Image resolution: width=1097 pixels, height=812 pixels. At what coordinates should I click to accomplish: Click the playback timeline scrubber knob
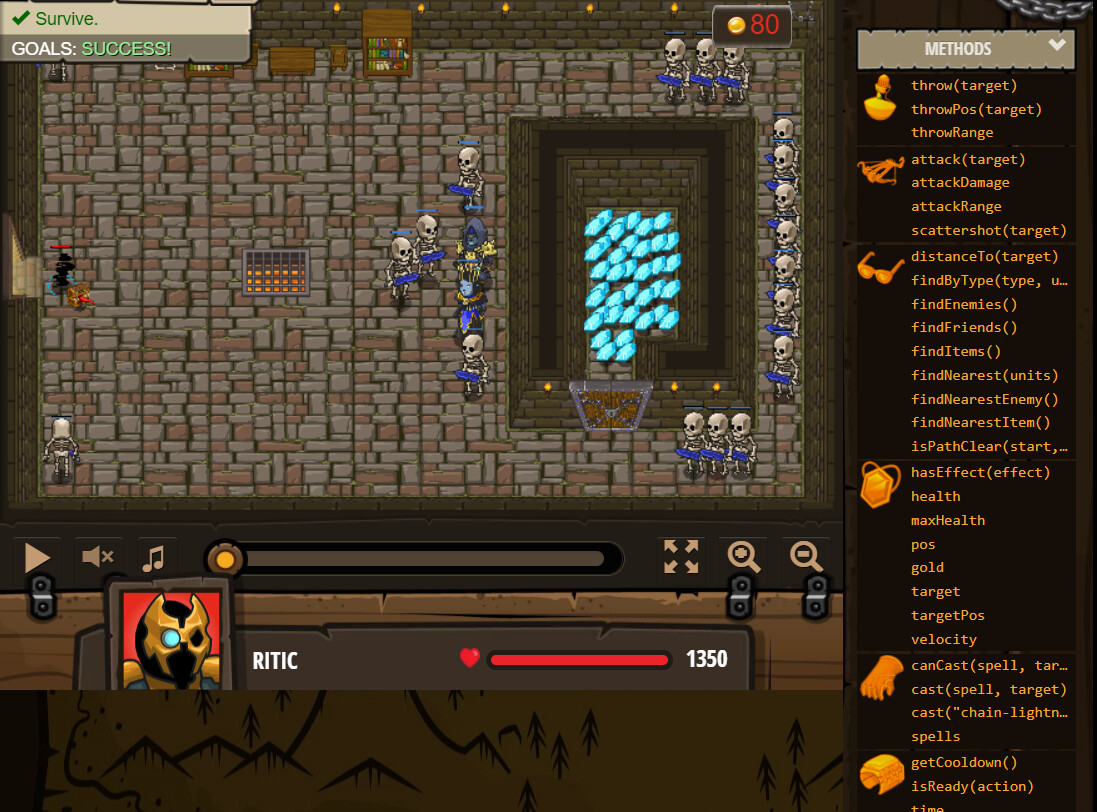coord(225,558)
